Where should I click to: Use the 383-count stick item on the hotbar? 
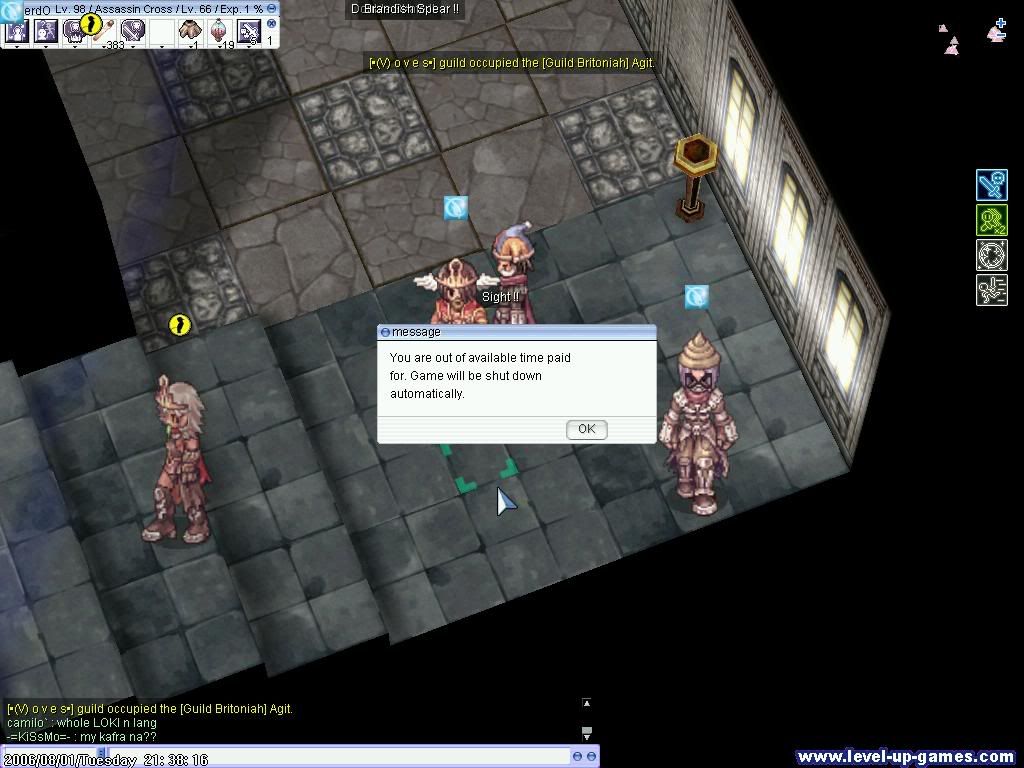point(105,31)
